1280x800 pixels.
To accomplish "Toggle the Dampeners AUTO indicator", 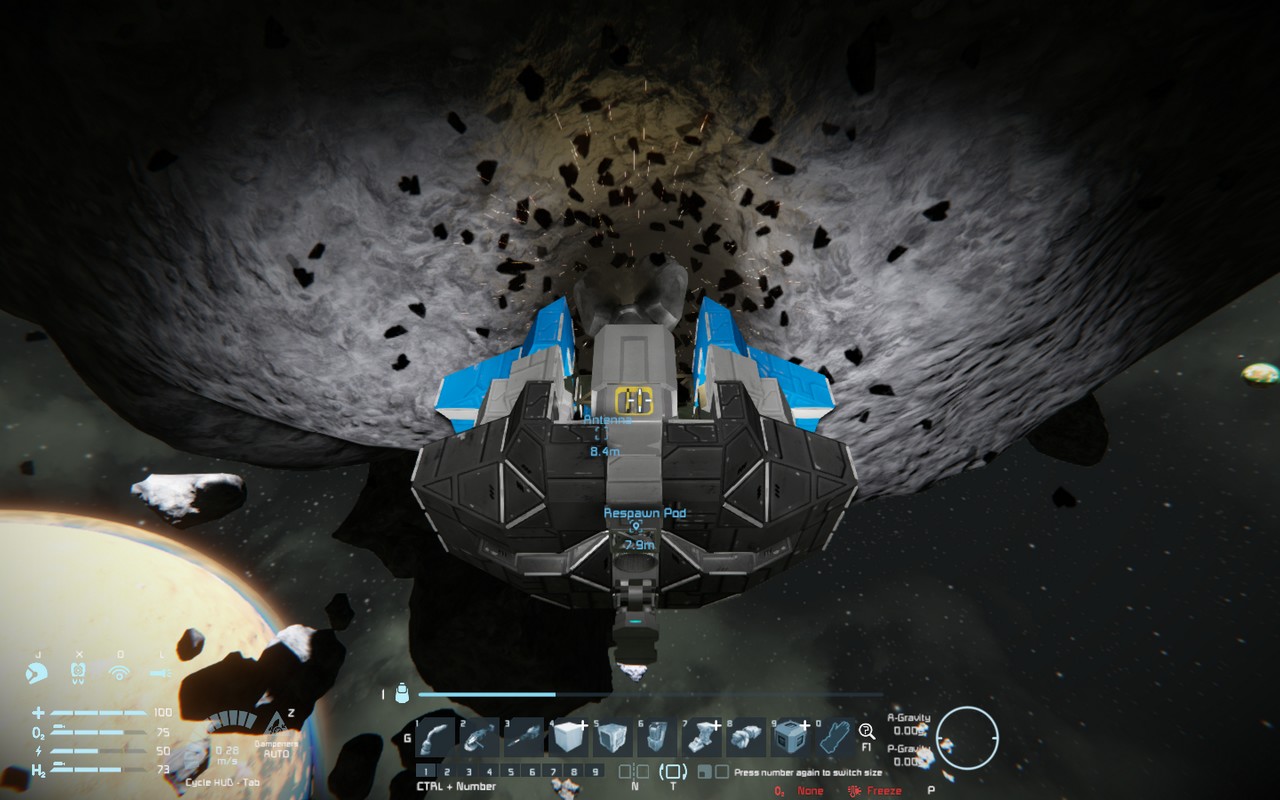I will [x=275, y=748].
